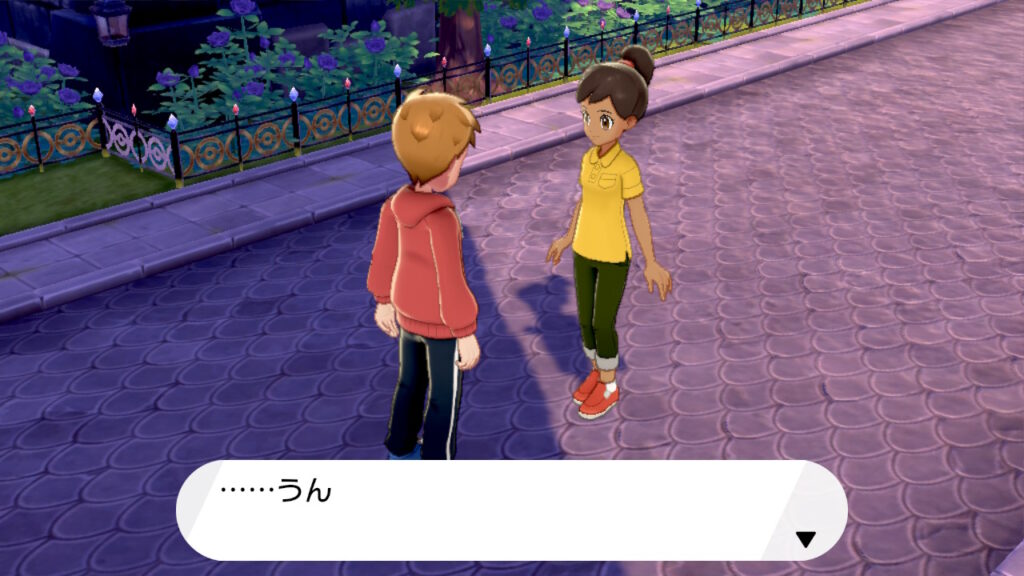This screenshot has height=576, width=1024.
Task: Advance dialogue with the black arrow indicator
Action: coord(805,539)
